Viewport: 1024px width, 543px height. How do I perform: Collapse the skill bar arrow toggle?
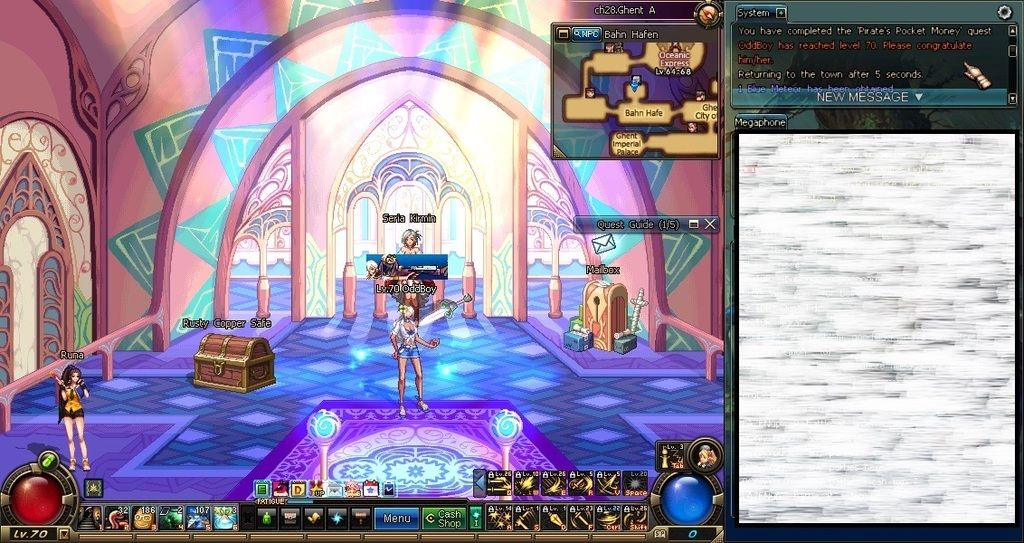479,483
